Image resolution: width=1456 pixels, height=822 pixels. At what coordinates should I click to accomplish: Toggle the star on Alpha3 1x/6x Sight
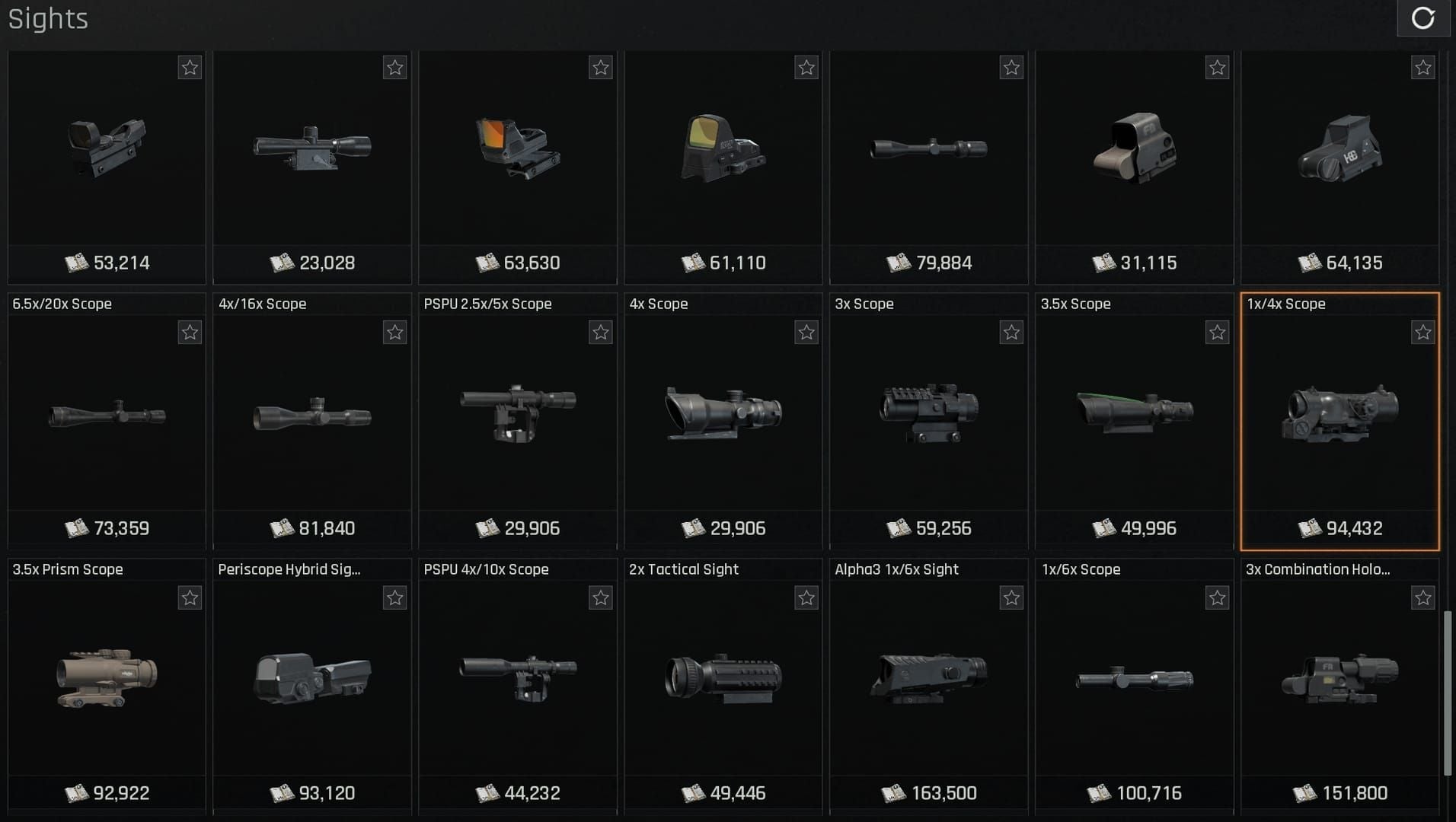tap(1011, 598)
